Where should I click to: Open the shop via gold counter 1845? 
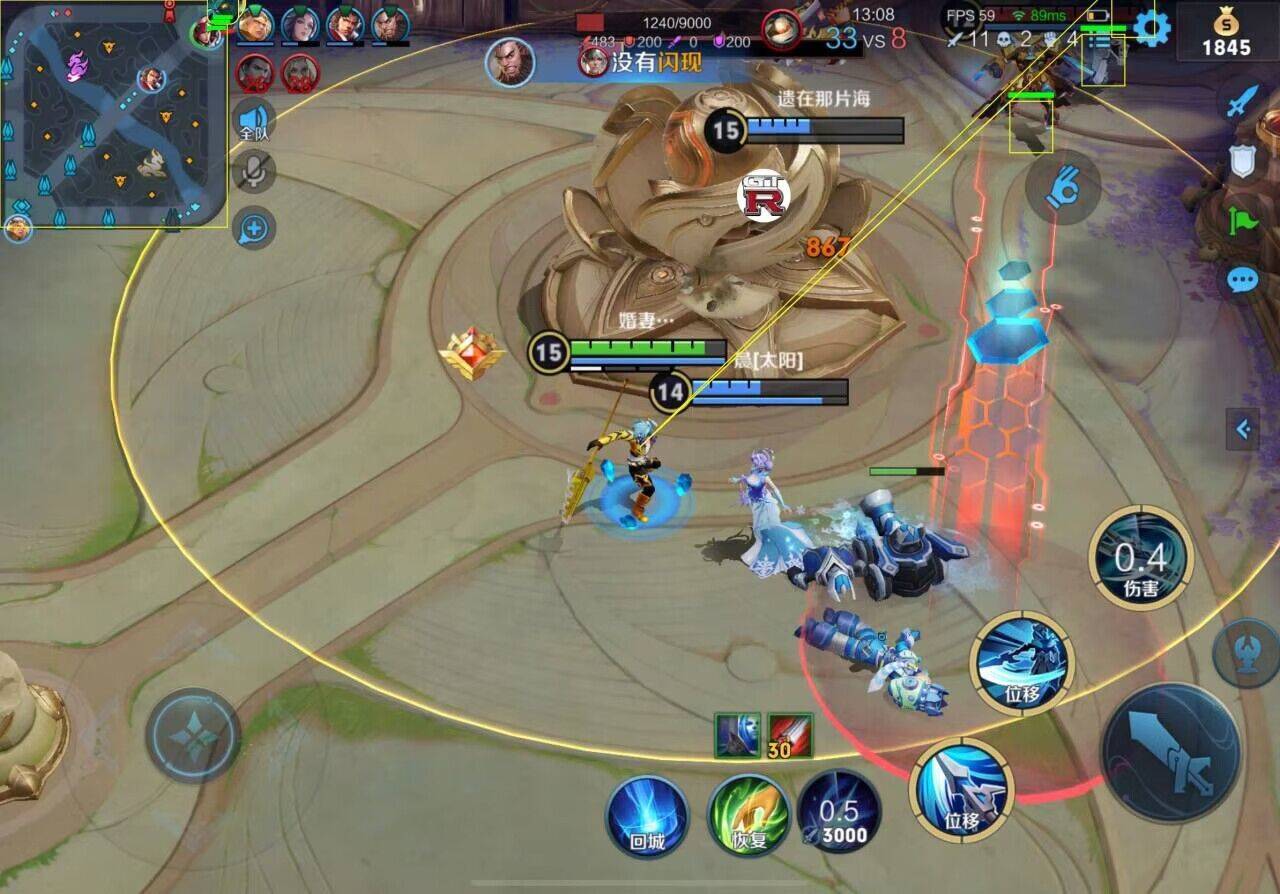(x=1226, y=35)
